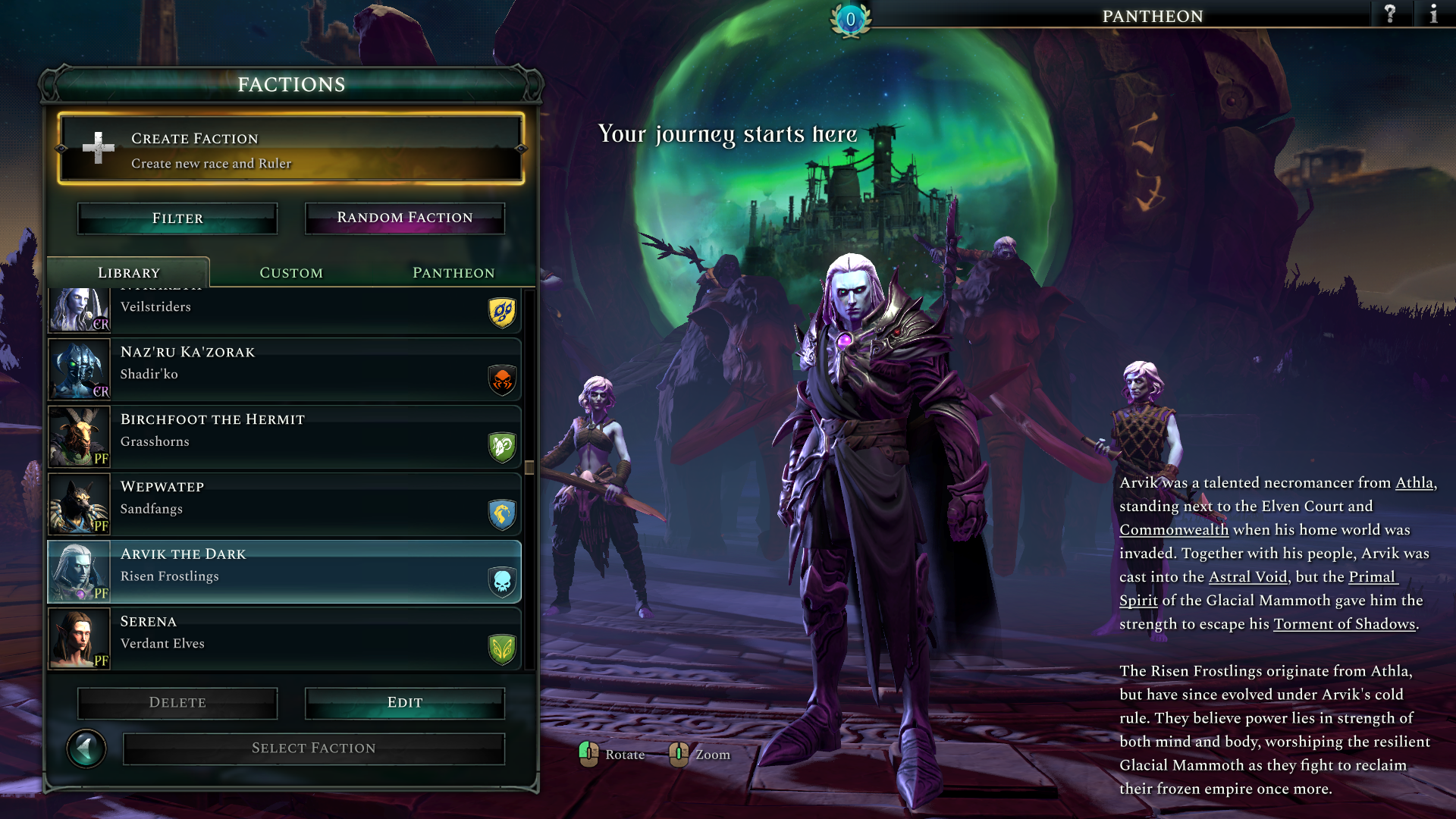This screenshot has height=819, width=1456.
Task: Open the Pantheon factions tab
Action: coord(453,273)
